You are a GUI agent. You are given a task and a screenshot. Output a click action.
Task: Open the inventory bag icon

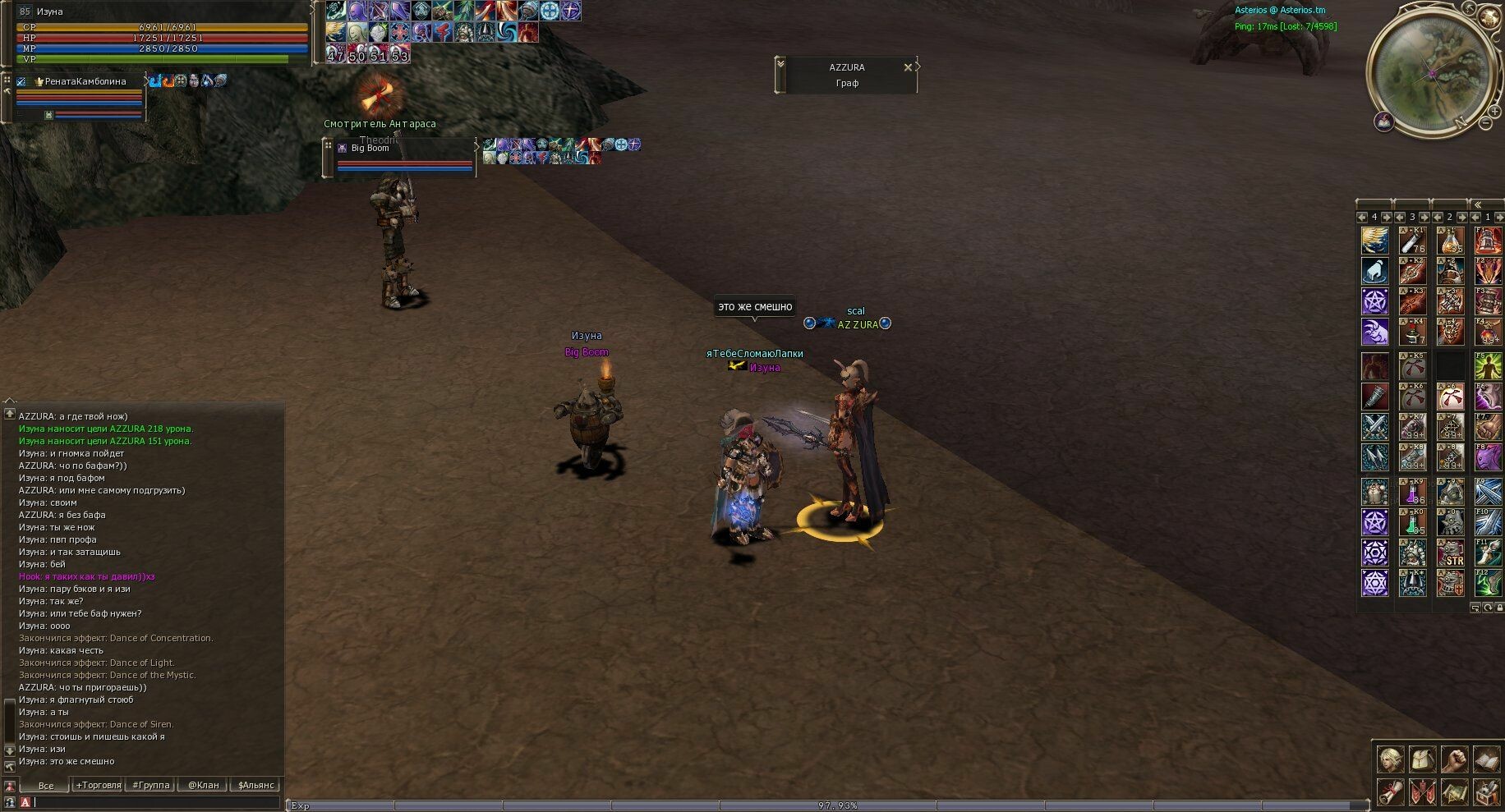coord(1422,759)
